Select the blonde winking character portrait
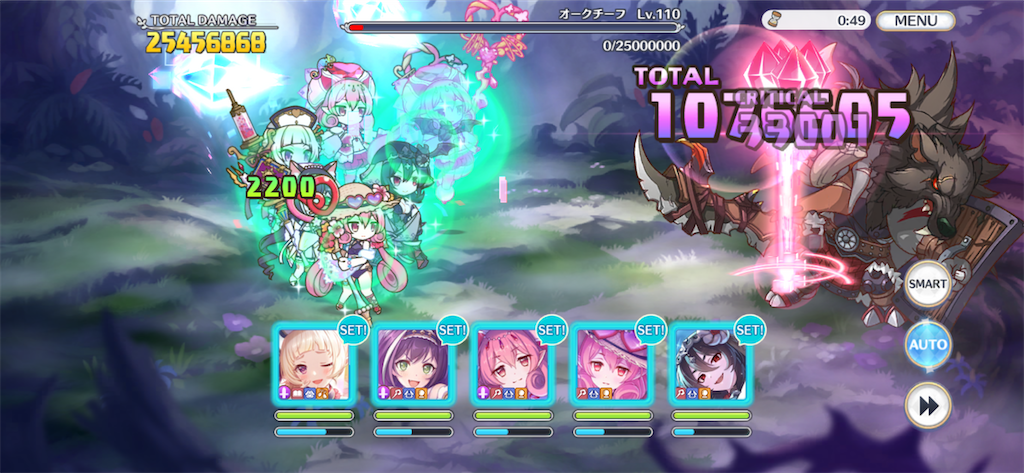The width and height of the screenshot is (1024, 473). [x=314, y=363]
